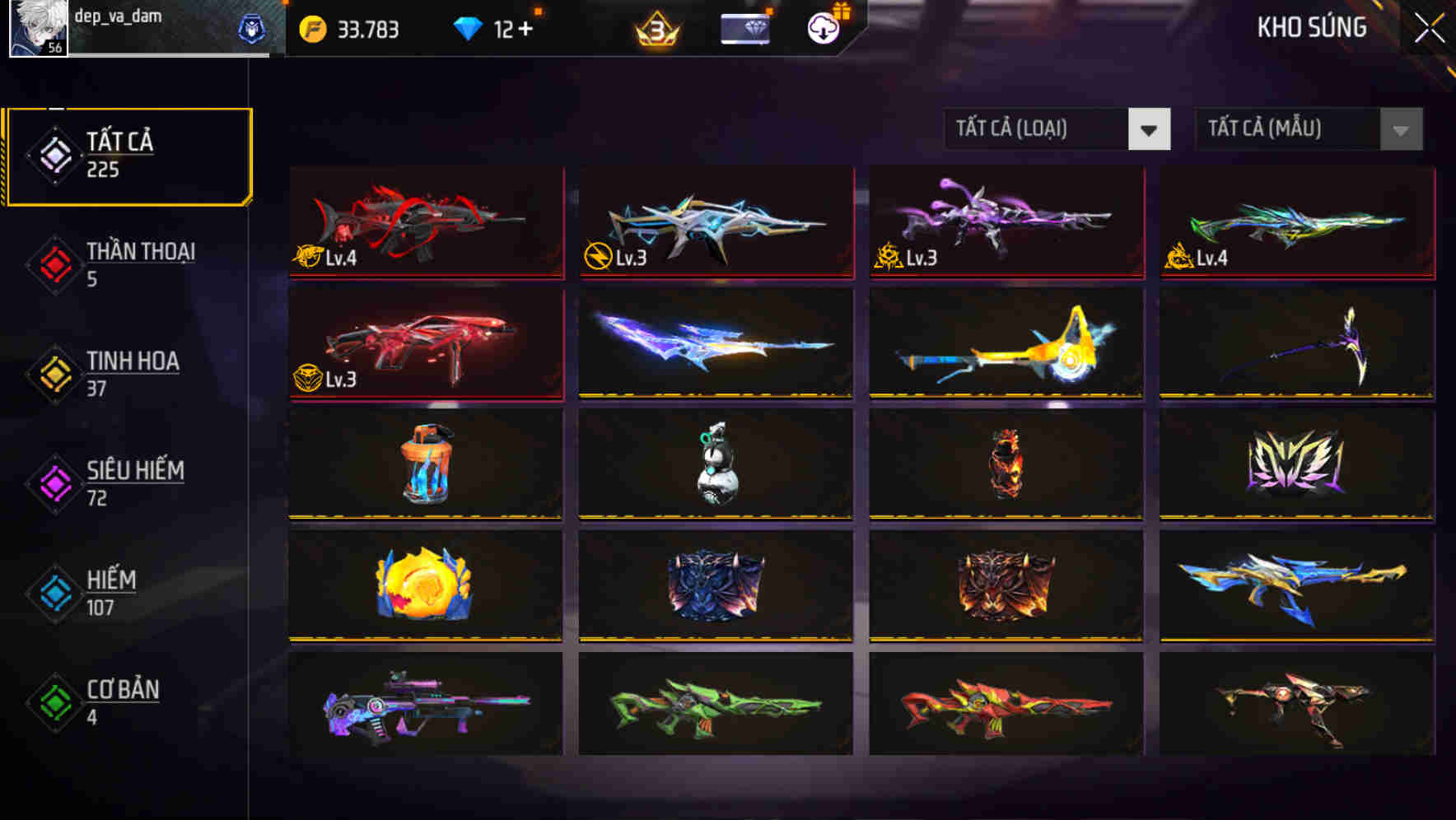Select the THẦN THOẠI rarity filter icon
The image size is (1456, 820).
pyautogui.click(x=54, y=263)
